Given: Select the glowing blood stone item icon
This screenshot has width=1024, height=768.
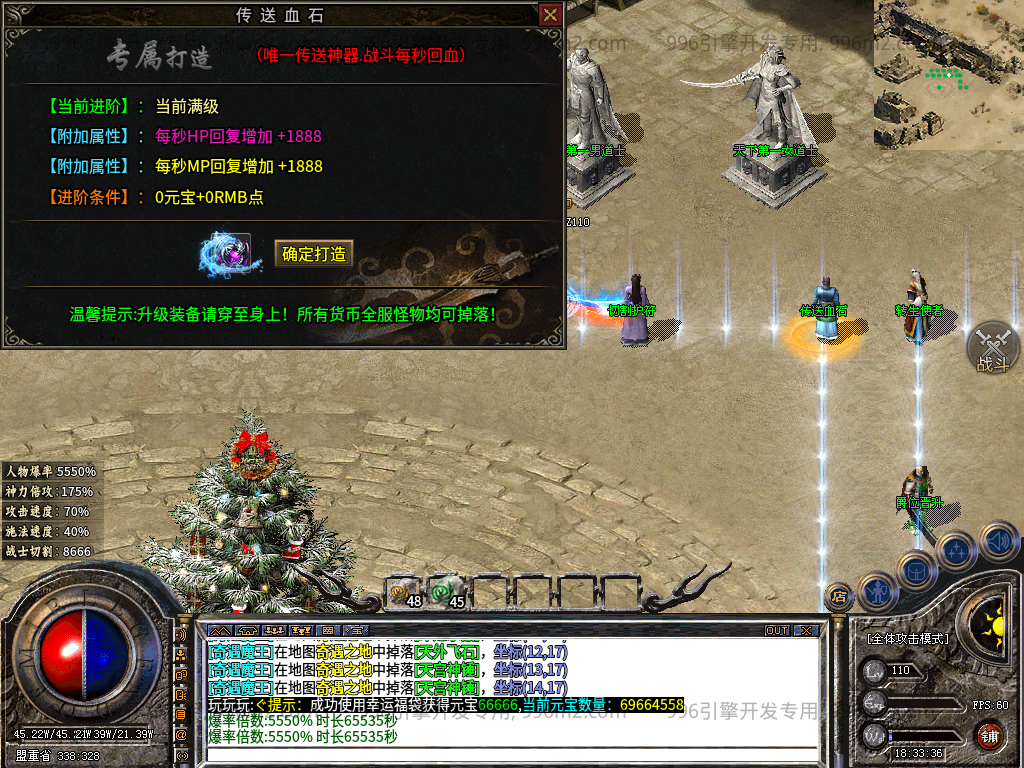Looking at the screenshot, I should [x=225, y=253].
